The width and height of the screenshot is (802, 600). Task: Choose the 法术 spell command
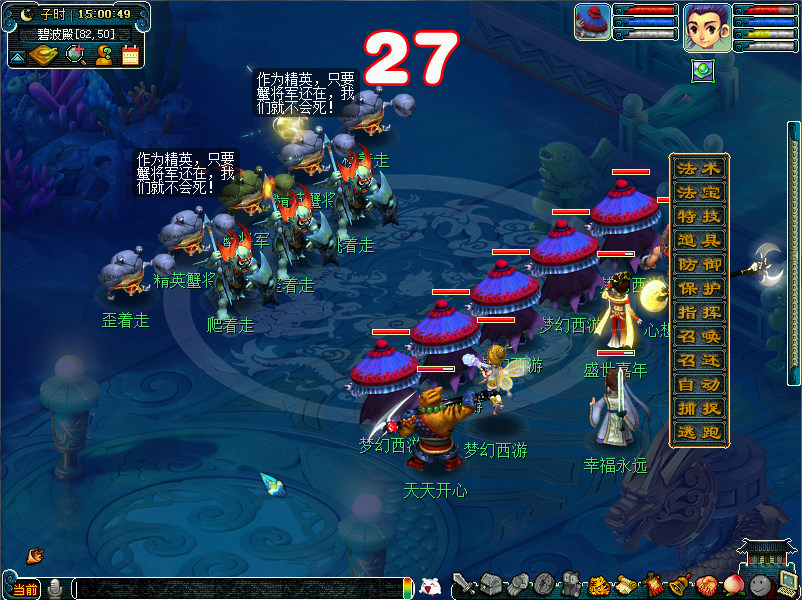698,168
